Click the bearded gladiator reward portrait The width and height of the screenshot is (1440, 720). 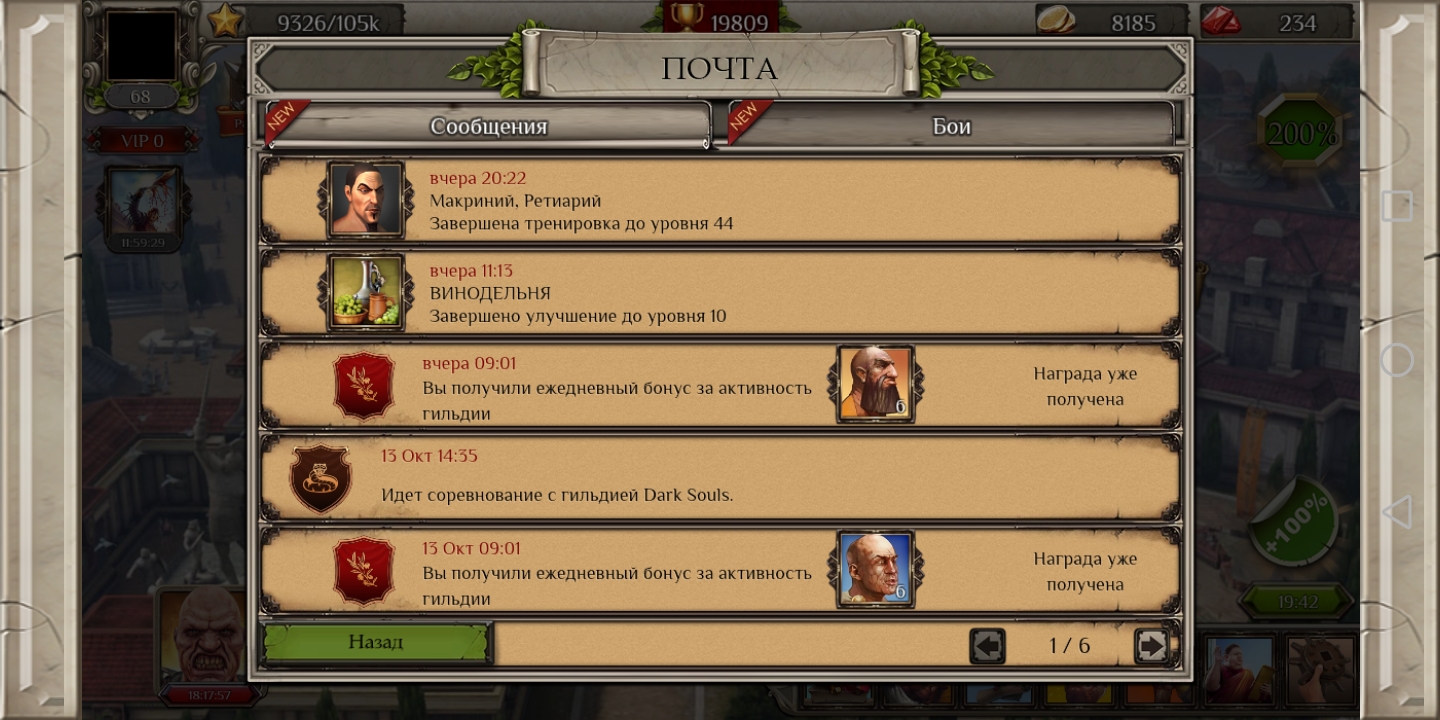[x=875, y=383]
